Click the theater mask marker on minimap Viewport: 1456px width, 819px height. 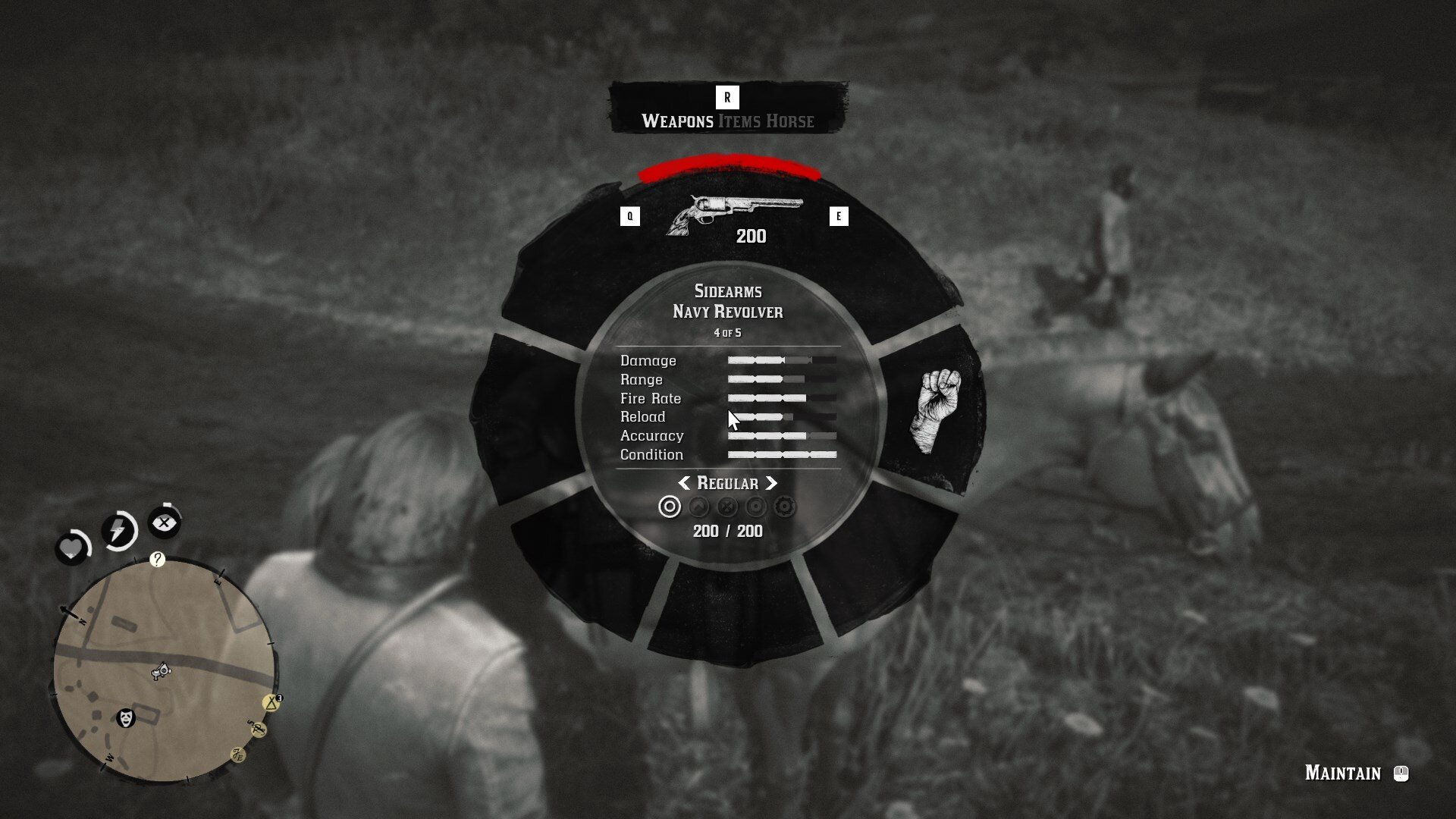pos(126,717)
